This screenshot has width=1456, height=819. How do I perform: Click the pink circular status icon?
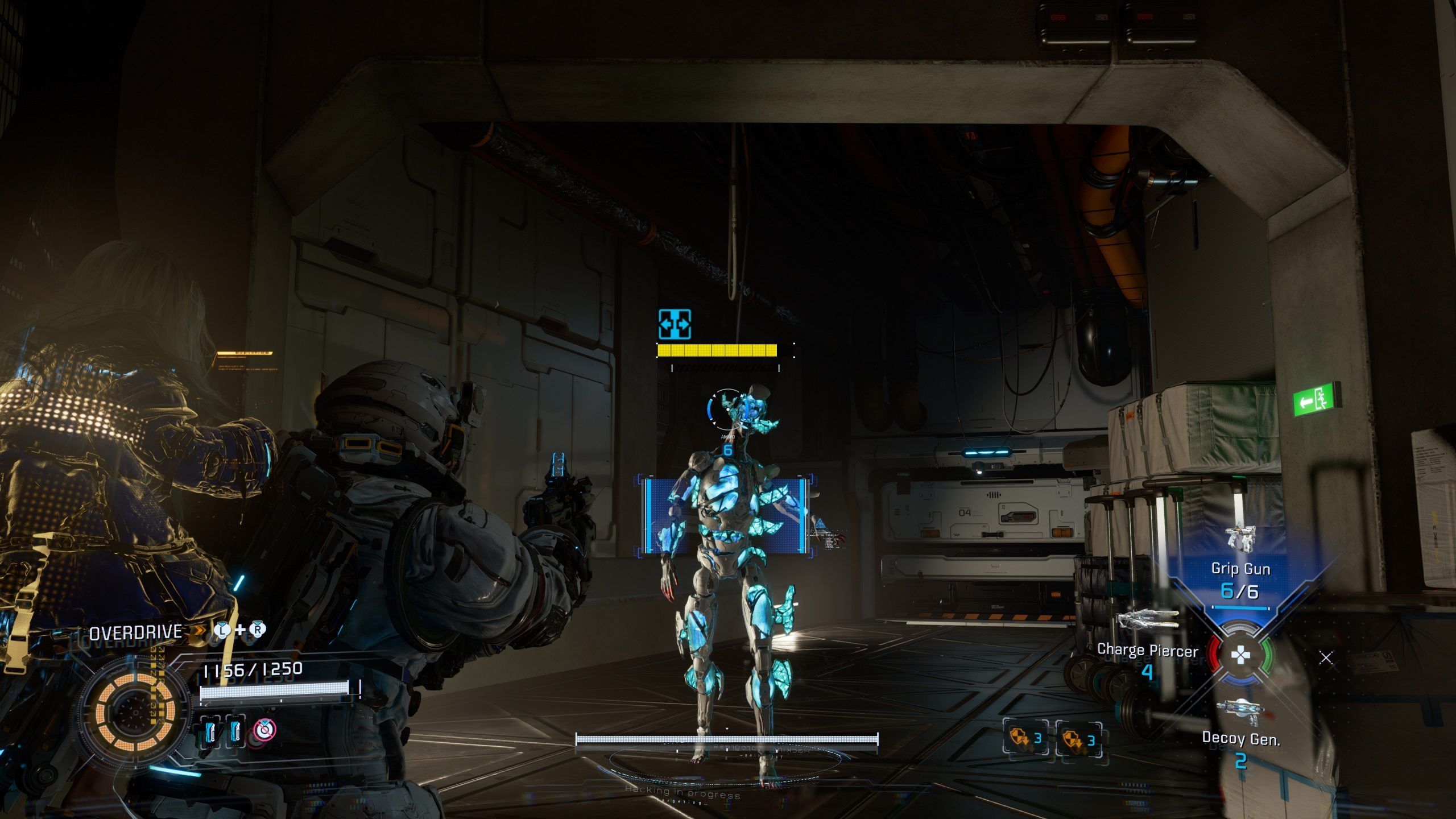click(x=264, y=729)
